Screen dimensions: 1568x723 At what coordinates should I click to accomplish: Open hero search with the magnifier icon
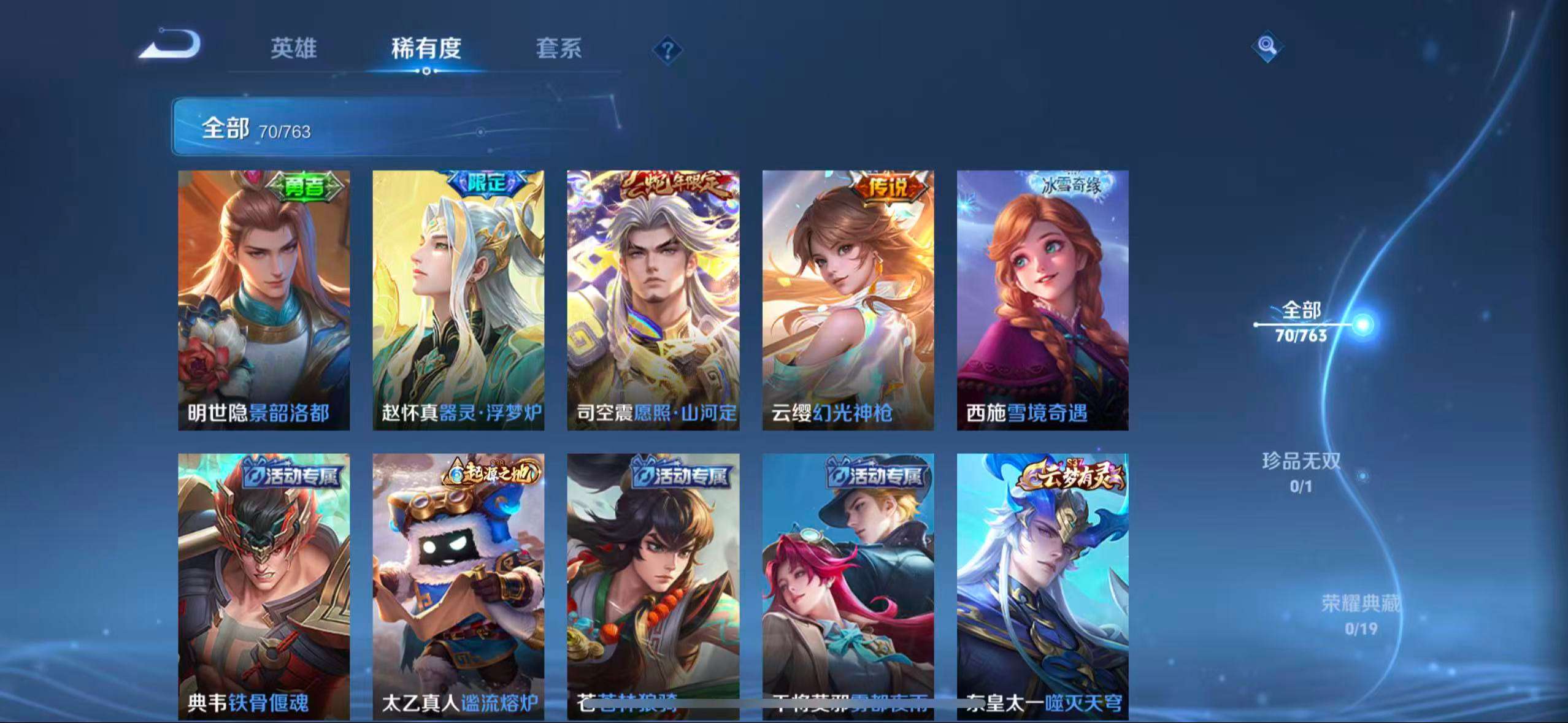(x=1267, y=45)
